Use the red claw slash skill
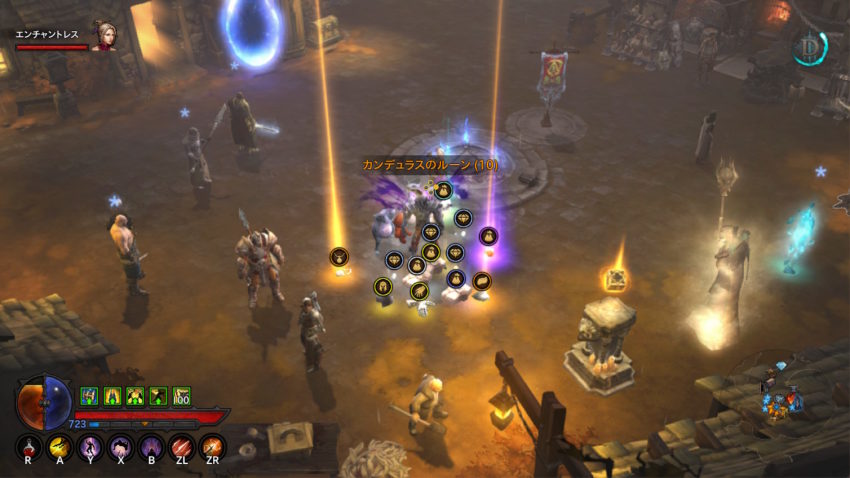The height and width of the screenshot is (478, 850). 181,447
